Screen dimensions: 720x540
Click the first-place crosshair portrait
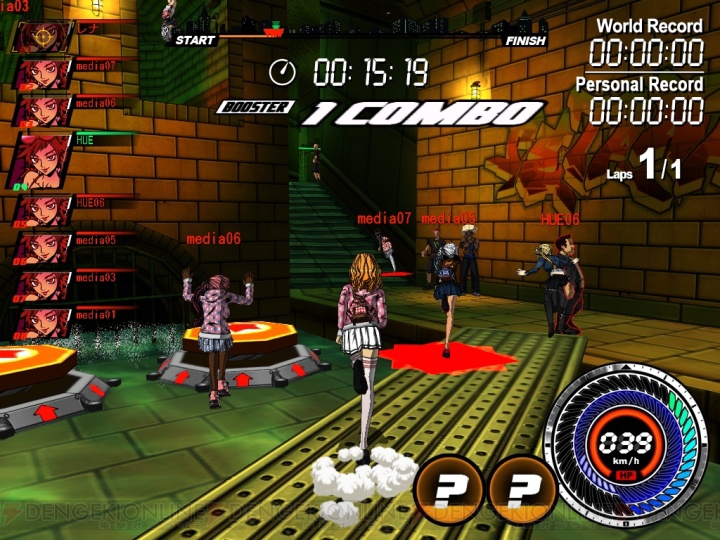40,36
